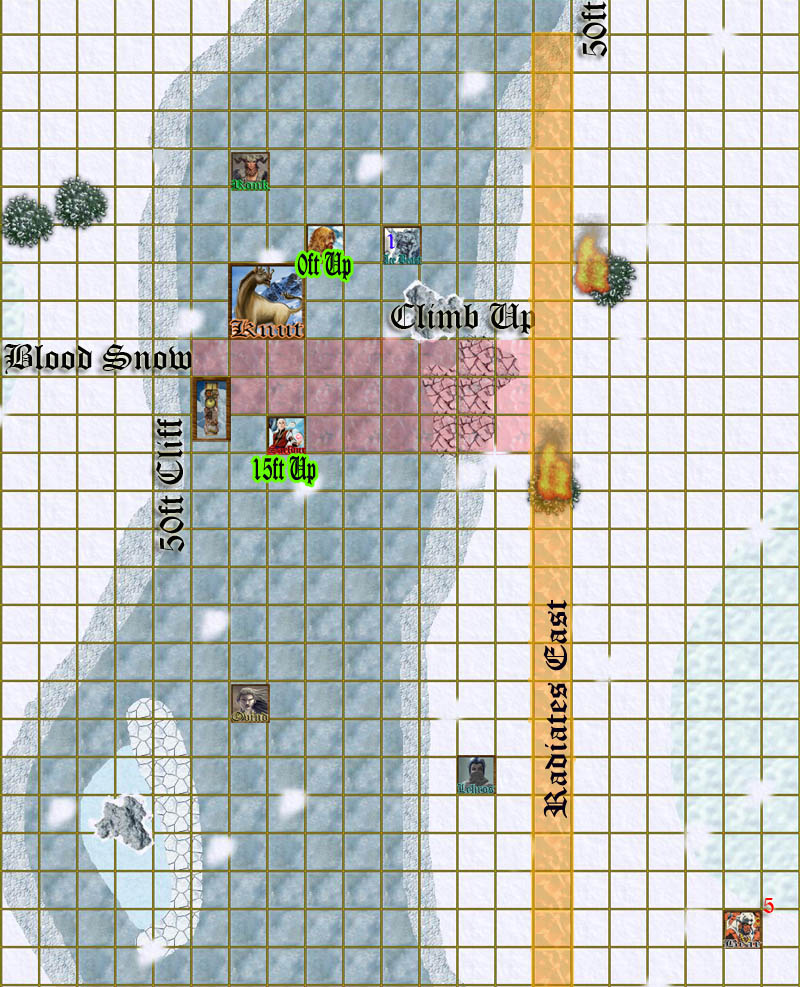This screenshot has width=800, height=987.
Task: Choose the tall totem pole token
Action: tap(211, 409)
